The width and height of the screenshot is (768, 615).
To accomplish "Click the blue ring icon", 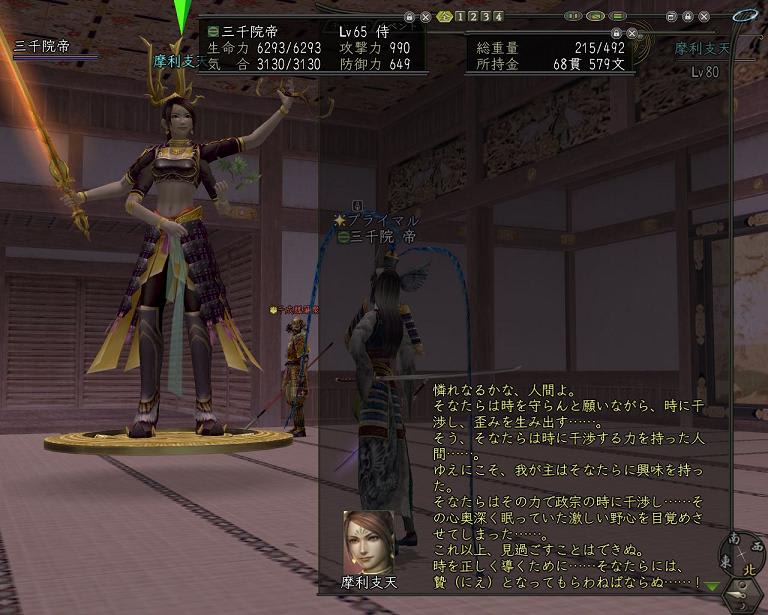I will (744, 15).
